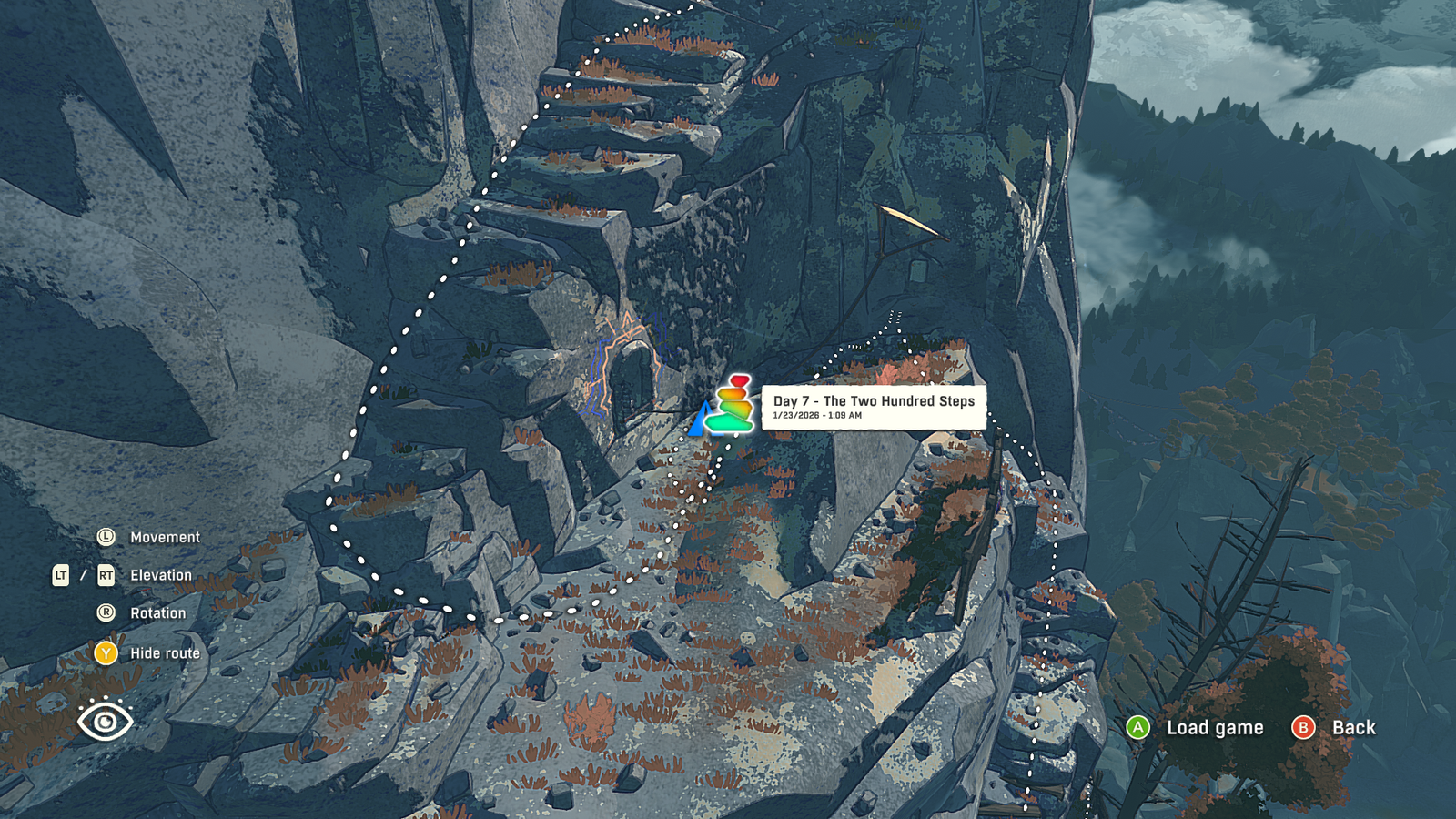
Task: Click the rainbow cairn save marker
Action: [x=733, y=404]
